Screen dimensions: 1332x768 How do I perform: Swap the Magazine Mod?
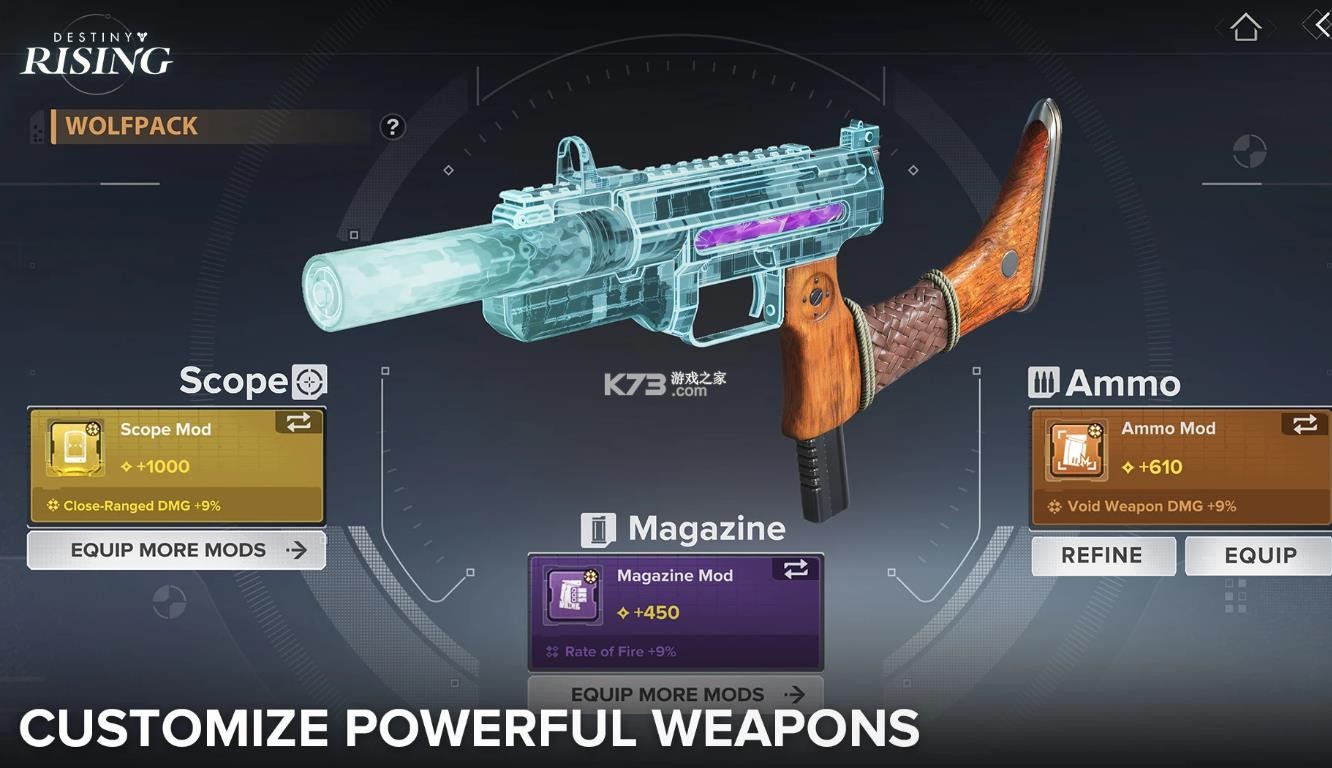(796, 570)
